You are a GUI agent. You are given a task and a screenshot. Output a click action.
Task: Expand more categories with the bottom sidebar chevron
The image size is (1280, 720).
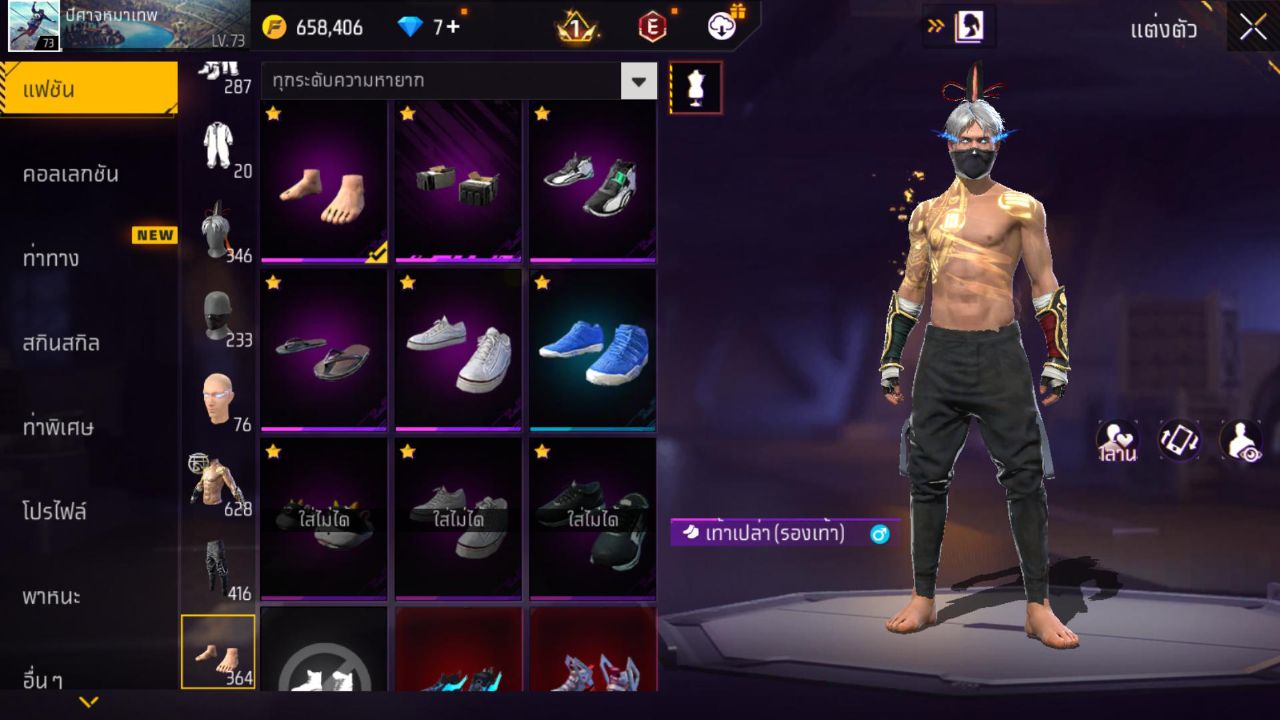[88, 700]
